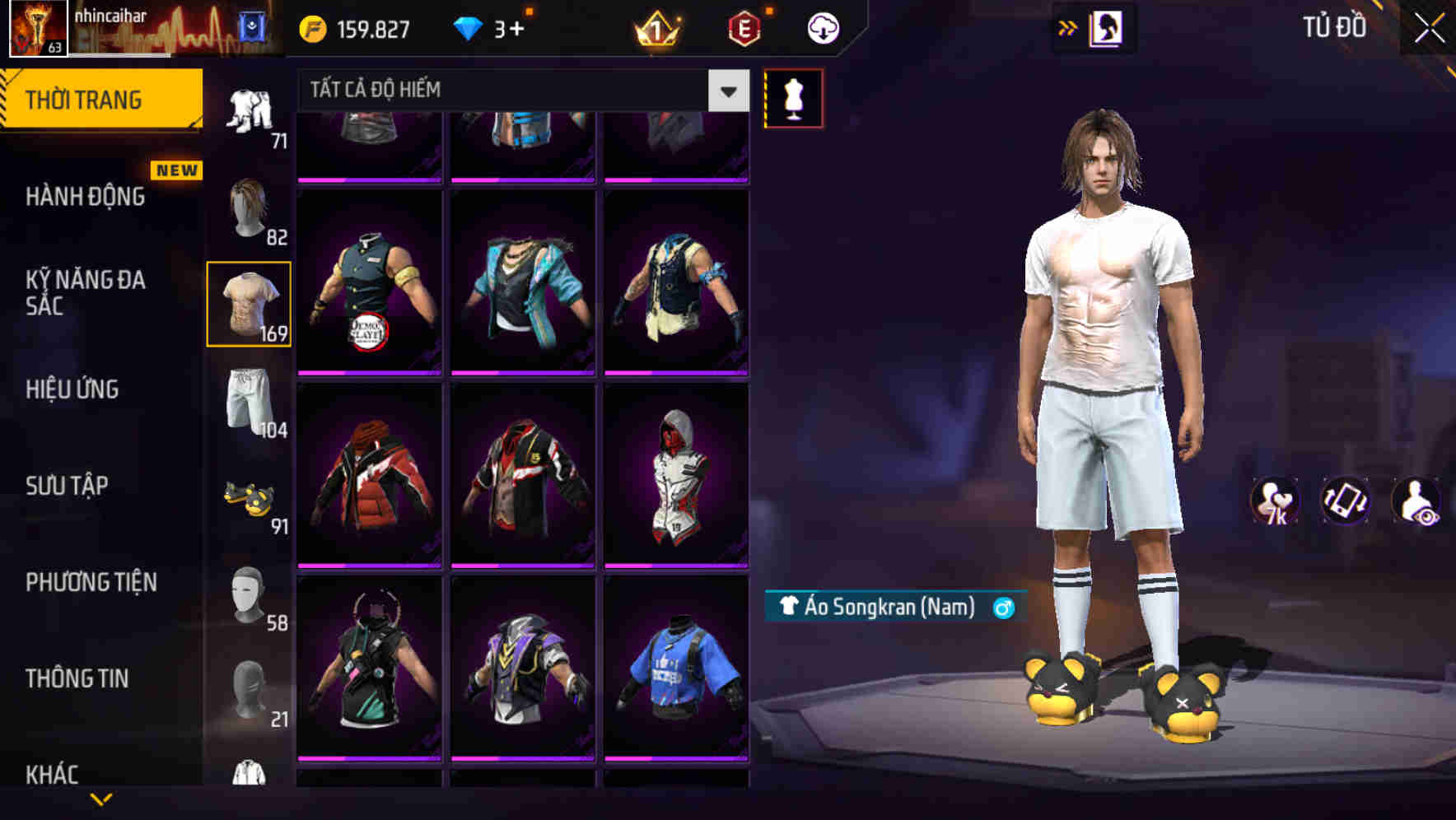Click the gender symbol next to Áo Songkran
This screenshot has width=1456, height=820.
tap(1003, 609)
